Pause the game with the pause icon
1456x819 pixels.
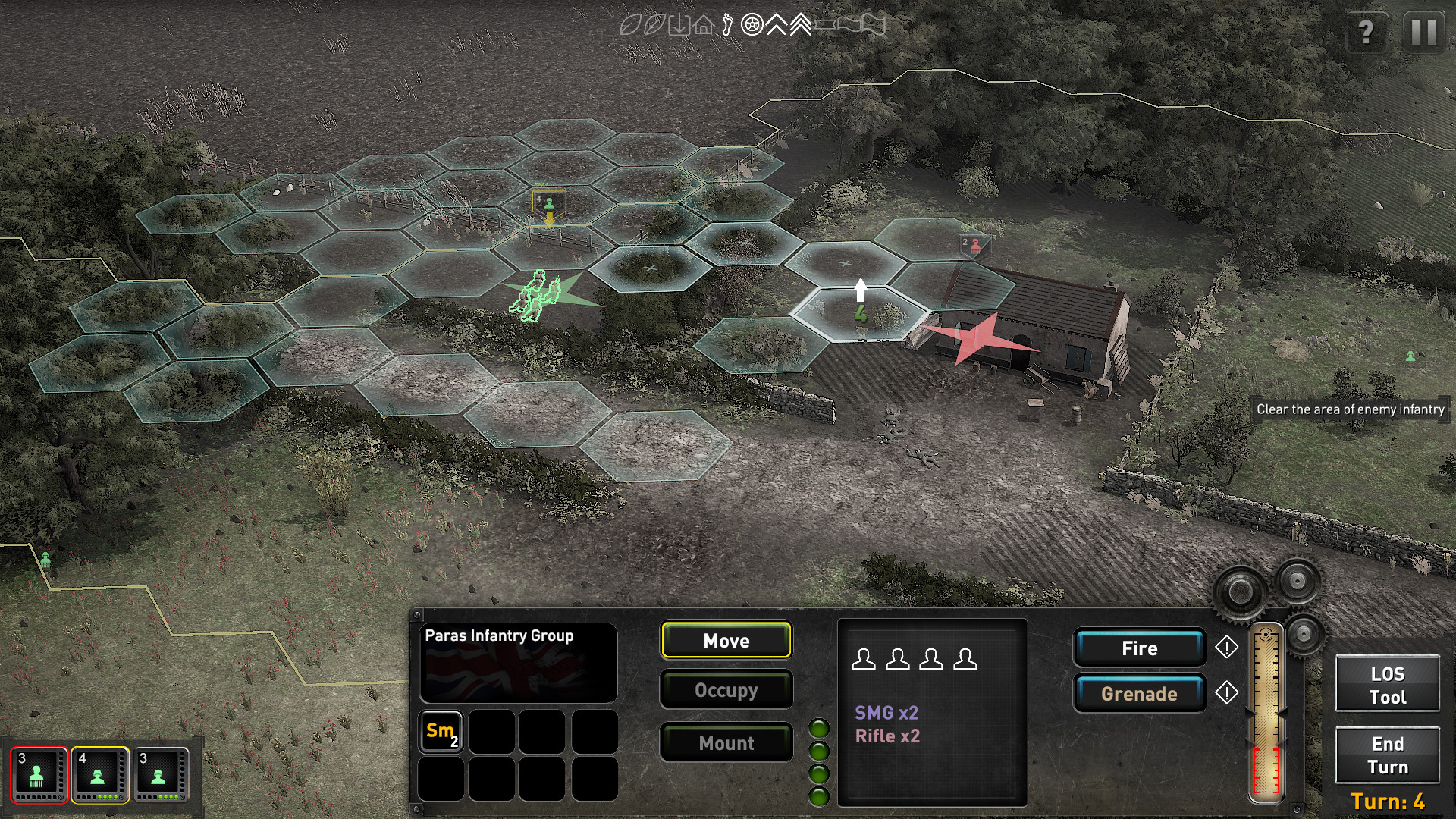[x=1423, y=32]
